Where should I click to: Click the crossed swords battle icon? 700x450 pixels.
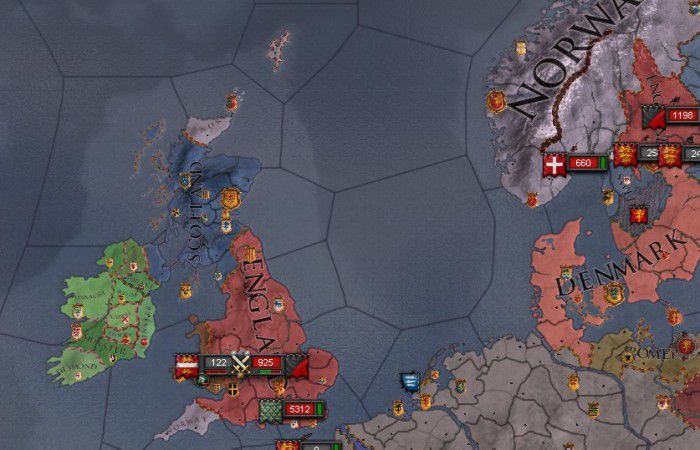click(240, 362)
